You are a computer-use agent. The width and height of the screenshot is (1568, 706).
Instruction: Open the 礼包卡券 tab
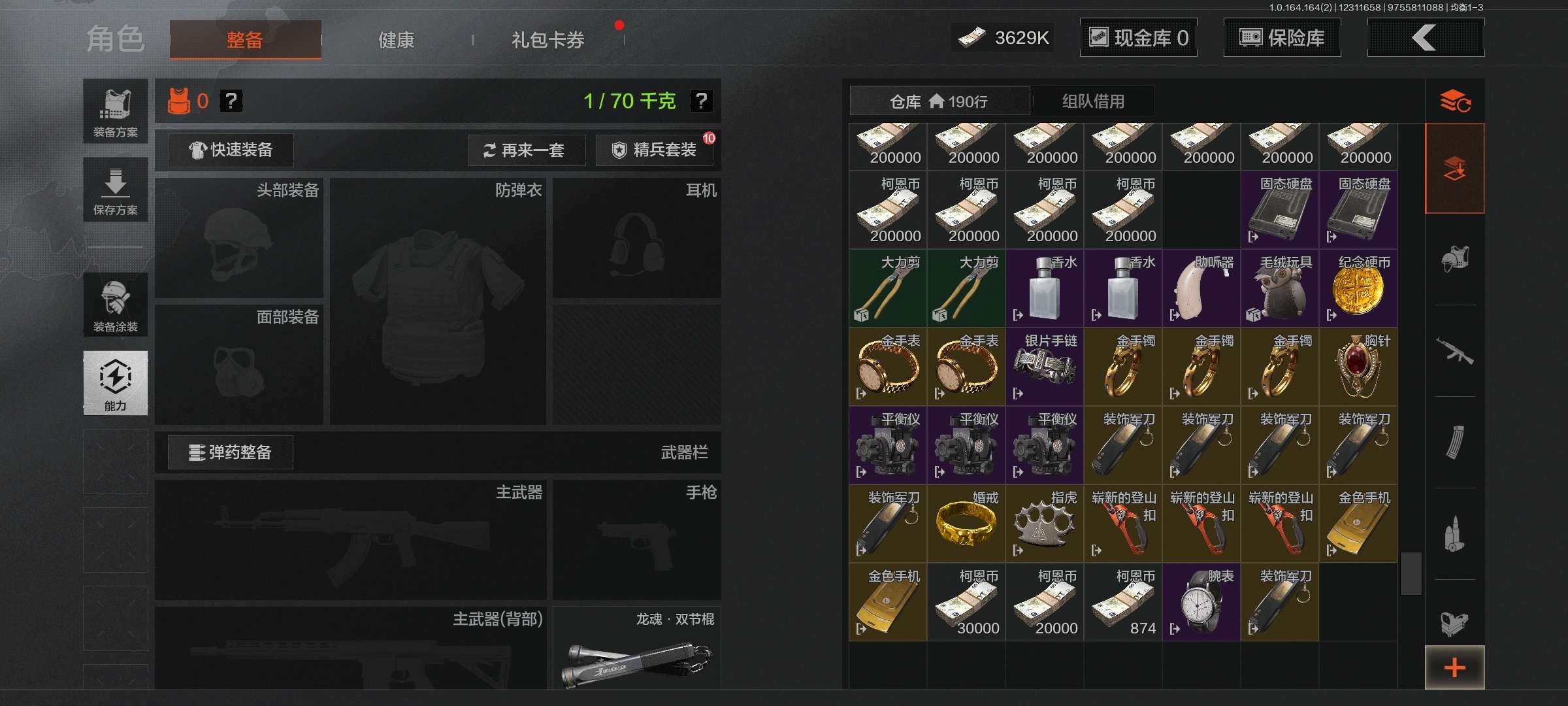(547, 40)
